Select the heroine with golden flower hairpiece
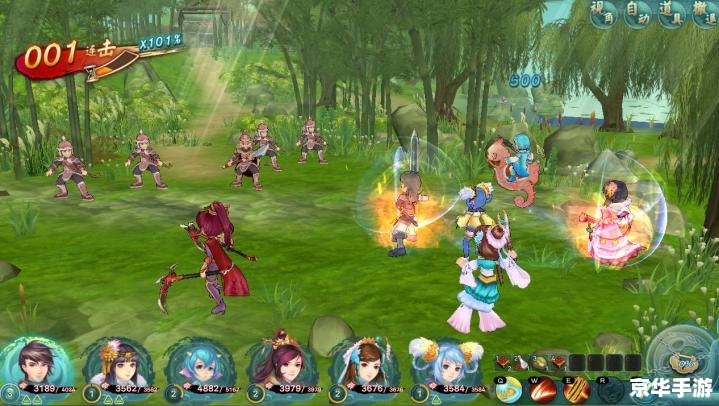 [107, 367]
